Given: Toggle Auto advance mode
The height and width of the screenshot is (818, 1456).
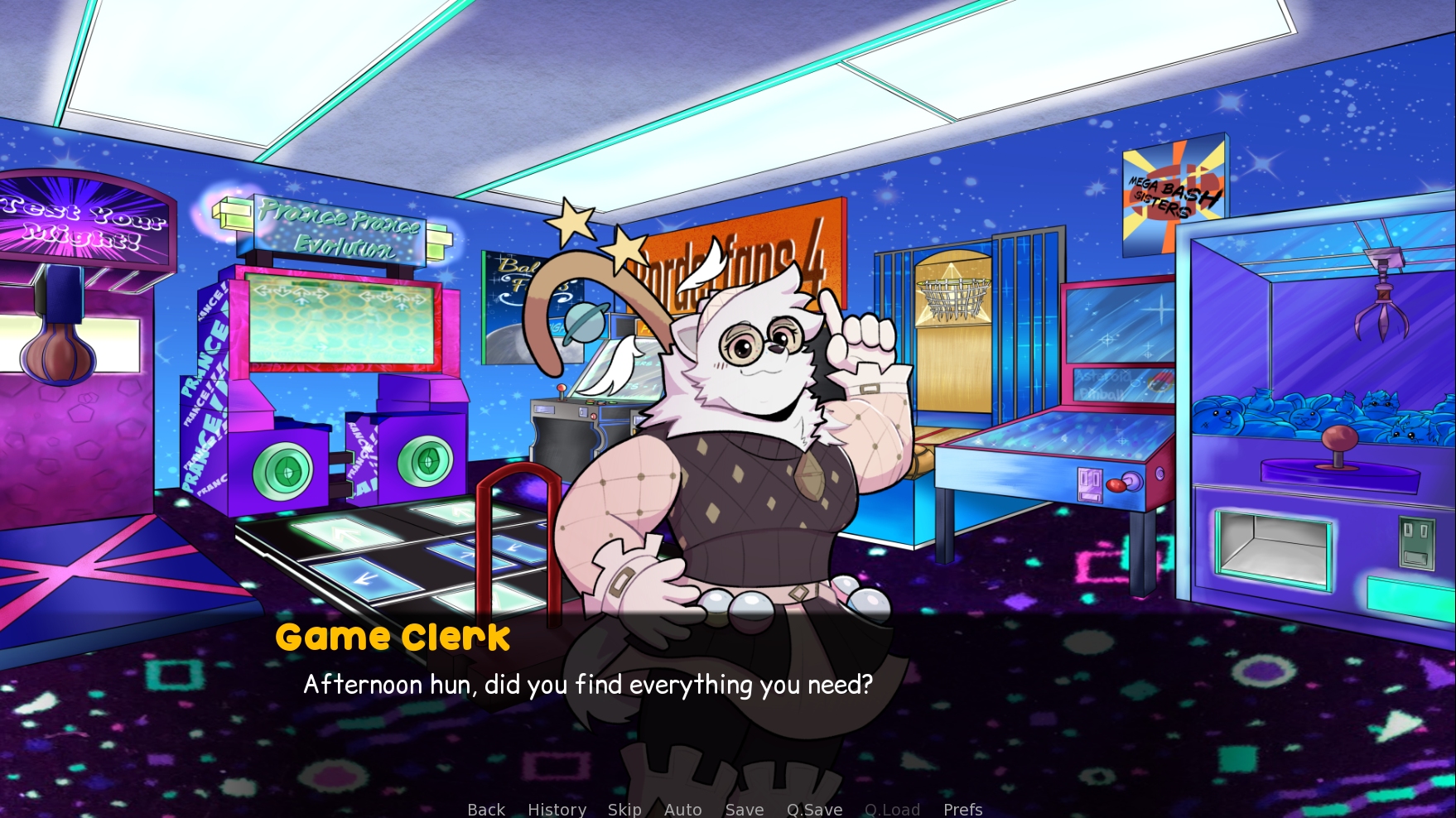Looking at the screenshot, I should (682, 809).
